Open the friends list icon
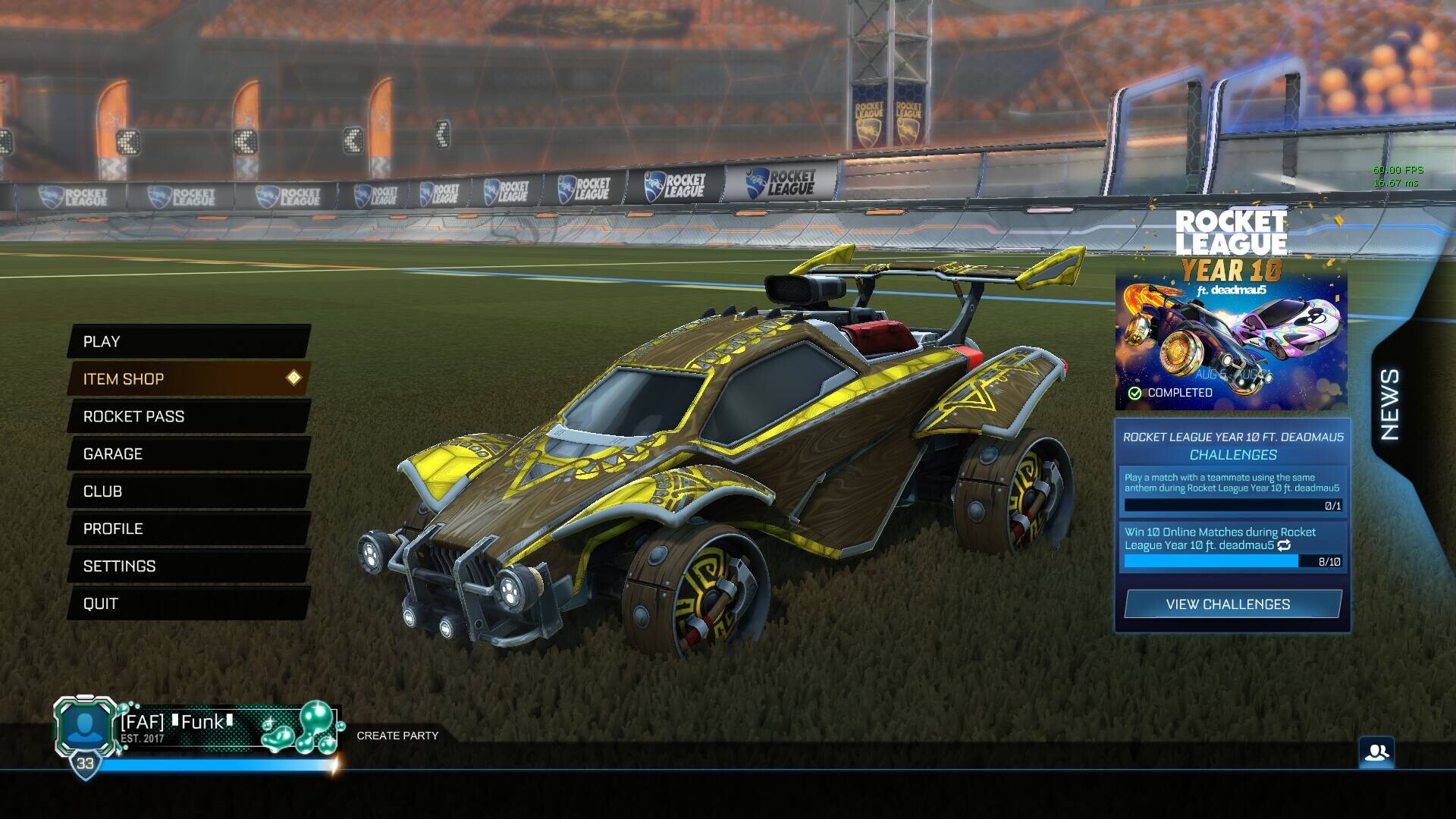 coord(1376,753)
